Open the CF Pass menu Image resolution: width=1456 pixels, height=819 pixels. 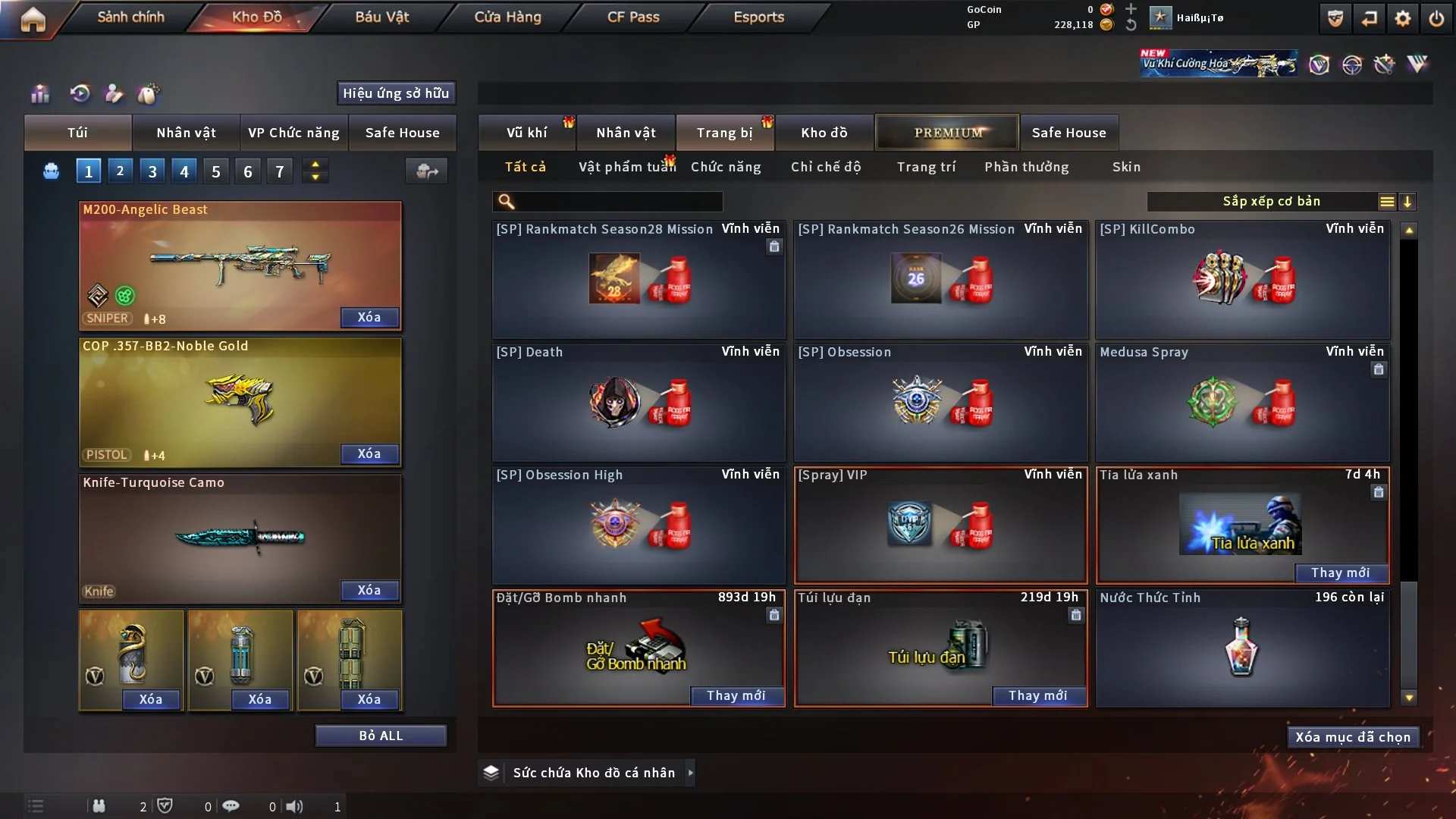point(633,17)
